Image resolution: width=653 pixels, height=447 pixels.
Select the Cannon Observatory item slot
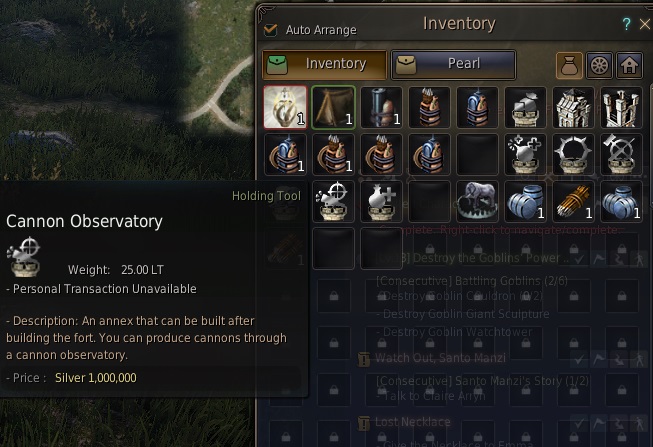coord(334,201)
